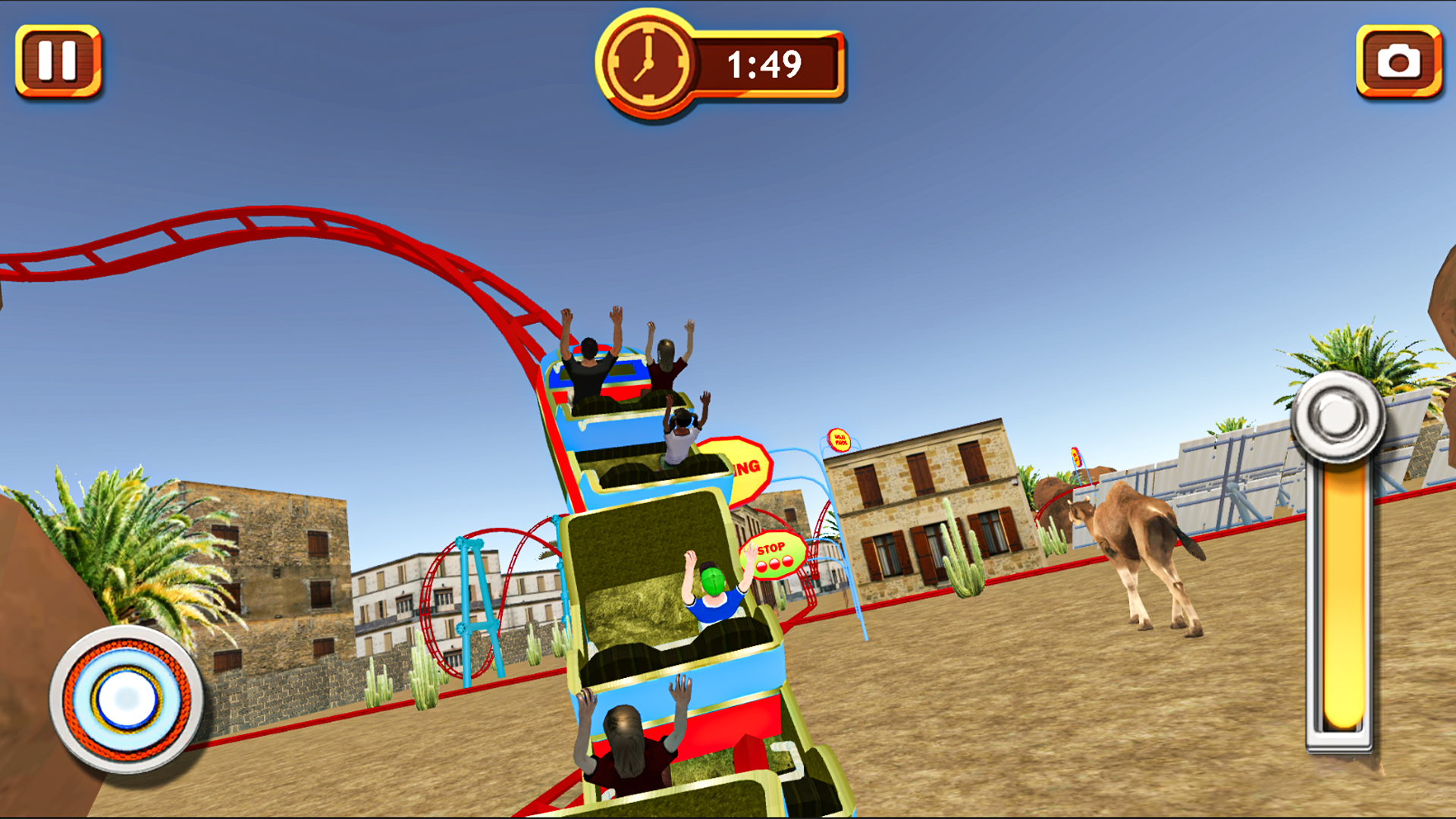This screenshot has width=1456, height=819.
Task: Click the clock icon beside the timer
Action: (x=649, y=62)
